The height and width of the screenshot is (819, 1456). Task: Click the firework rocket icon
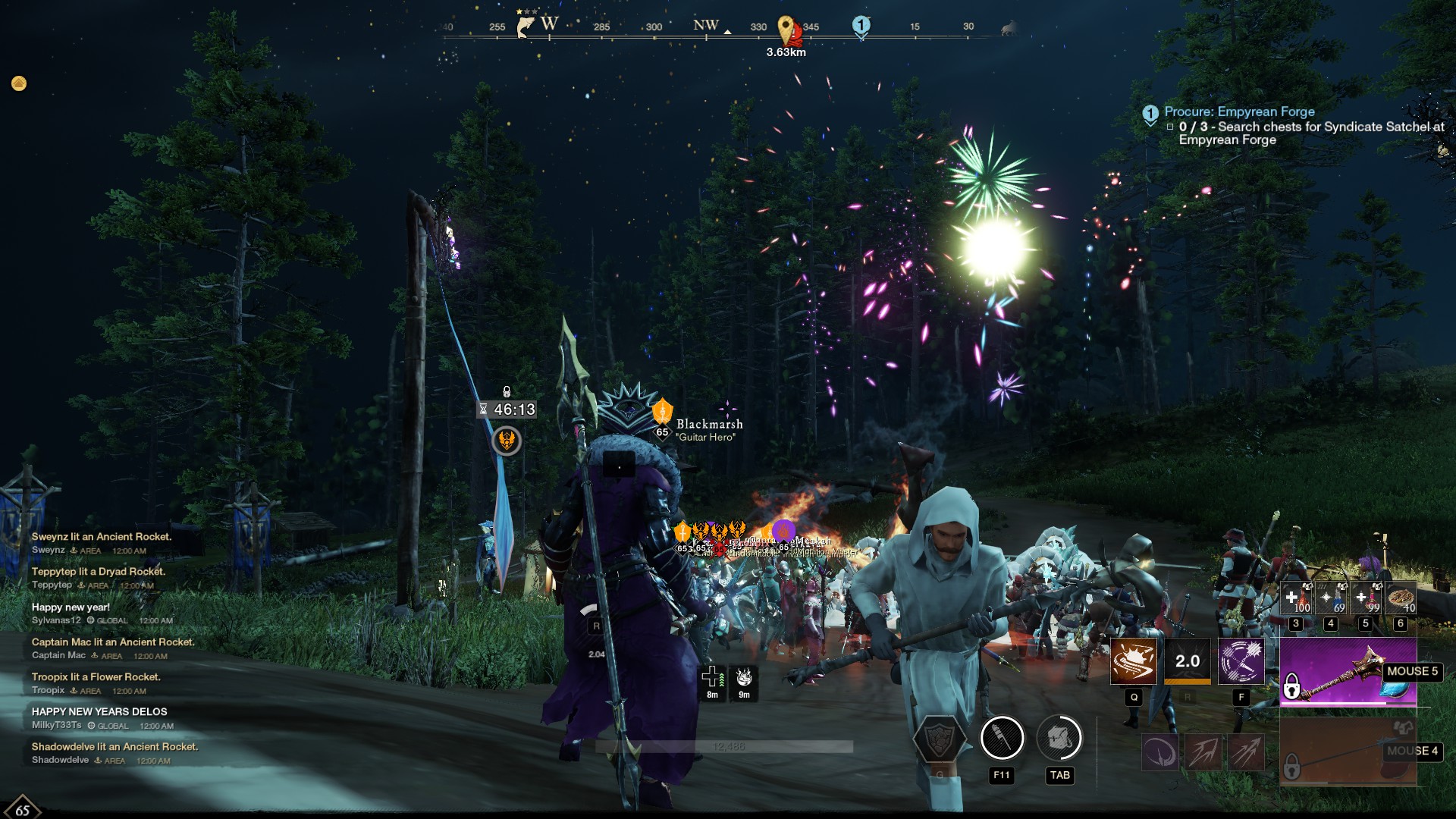click(x=1002, y=738)
